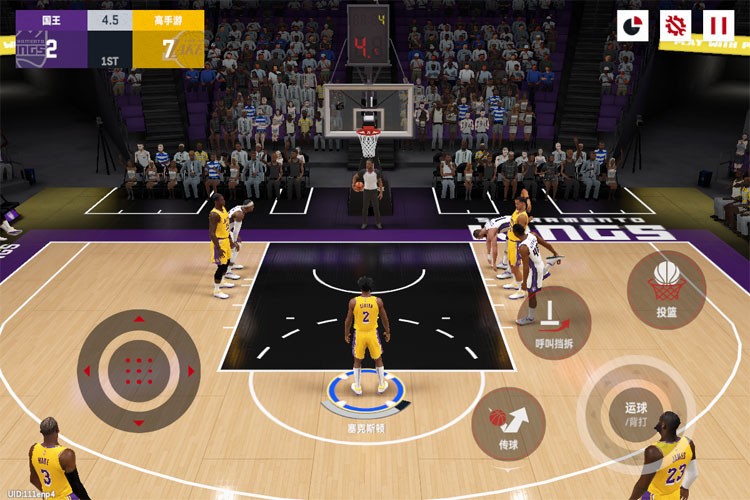Open the gear settings menu

click(676, 25)
